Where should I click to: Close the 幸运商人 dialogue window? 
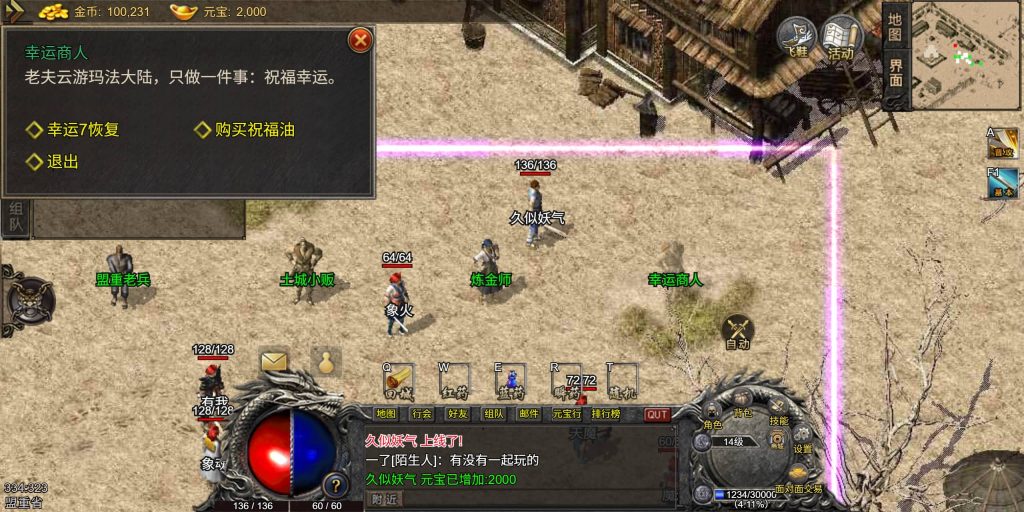click(360, 40)
